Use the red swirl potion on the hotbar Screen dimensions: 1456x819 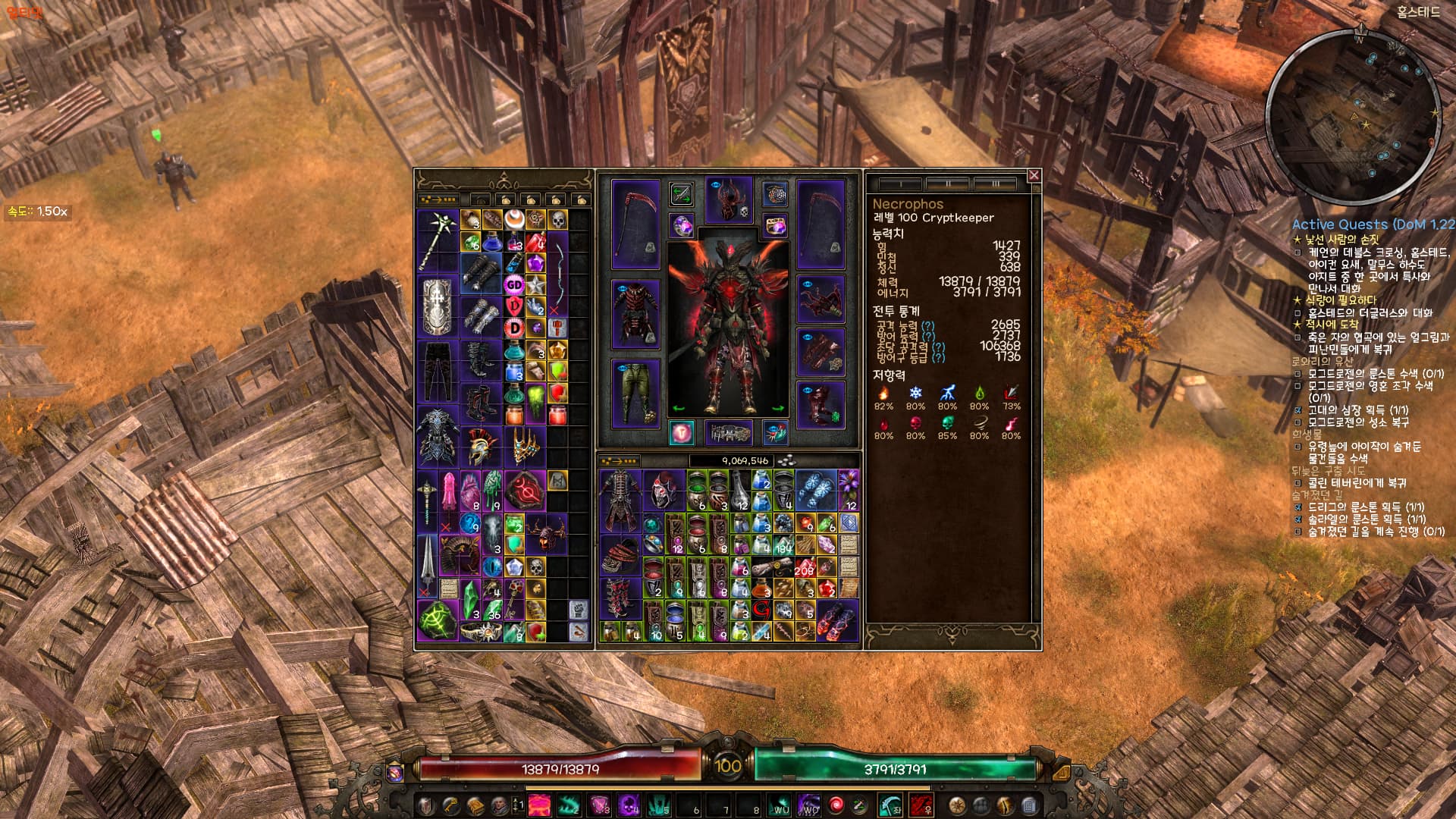click(836, 805)
